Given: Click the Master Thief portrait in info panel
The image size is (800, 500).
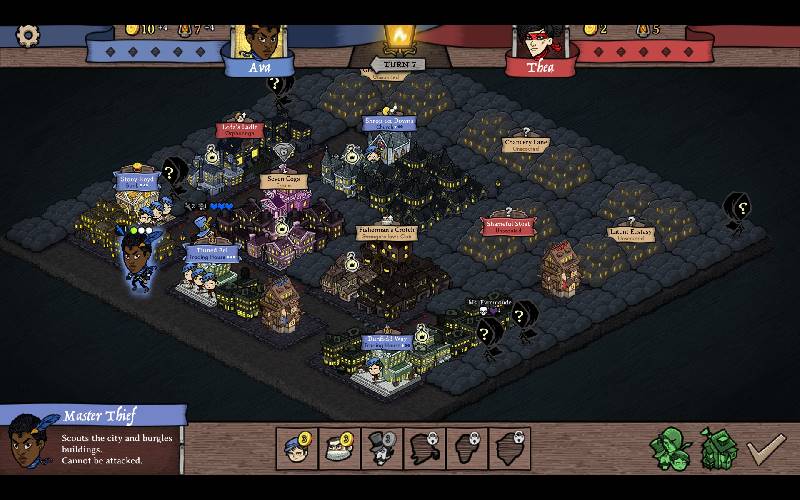Looking at the screenshot, I should coord(30,442).
